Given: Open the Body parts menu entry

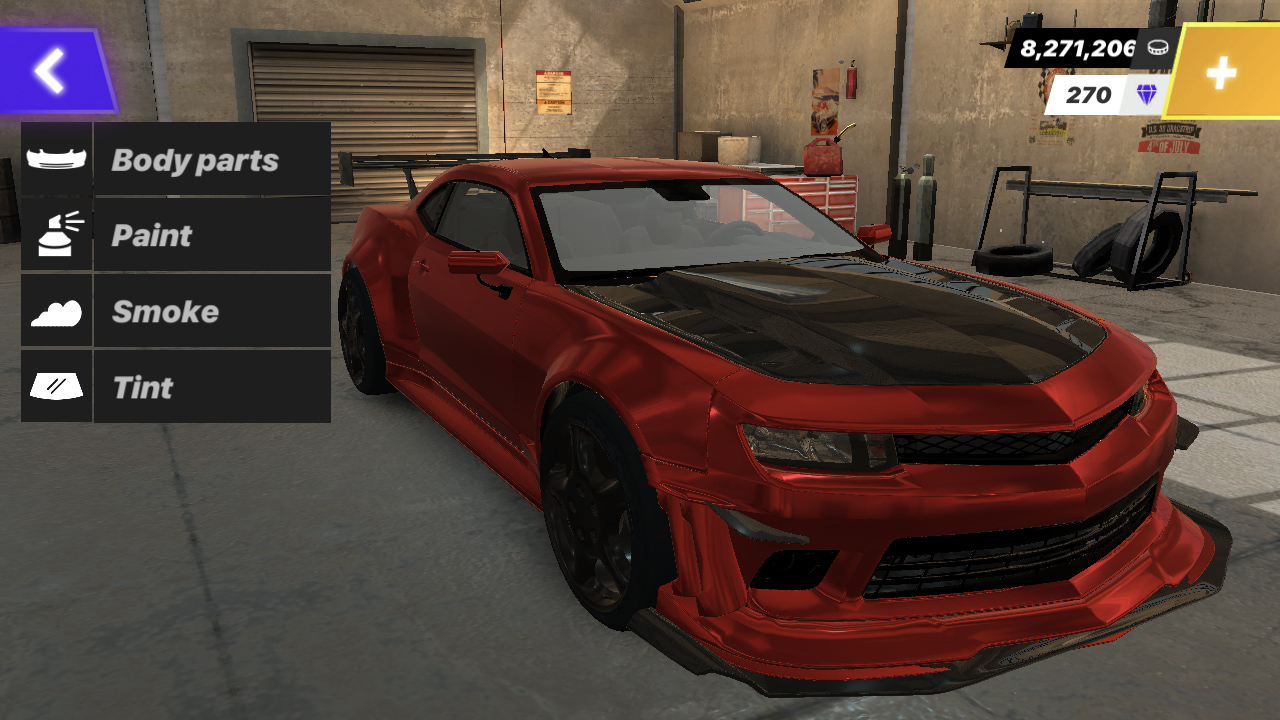Looking at the screenshot, I should coord(196,158).
